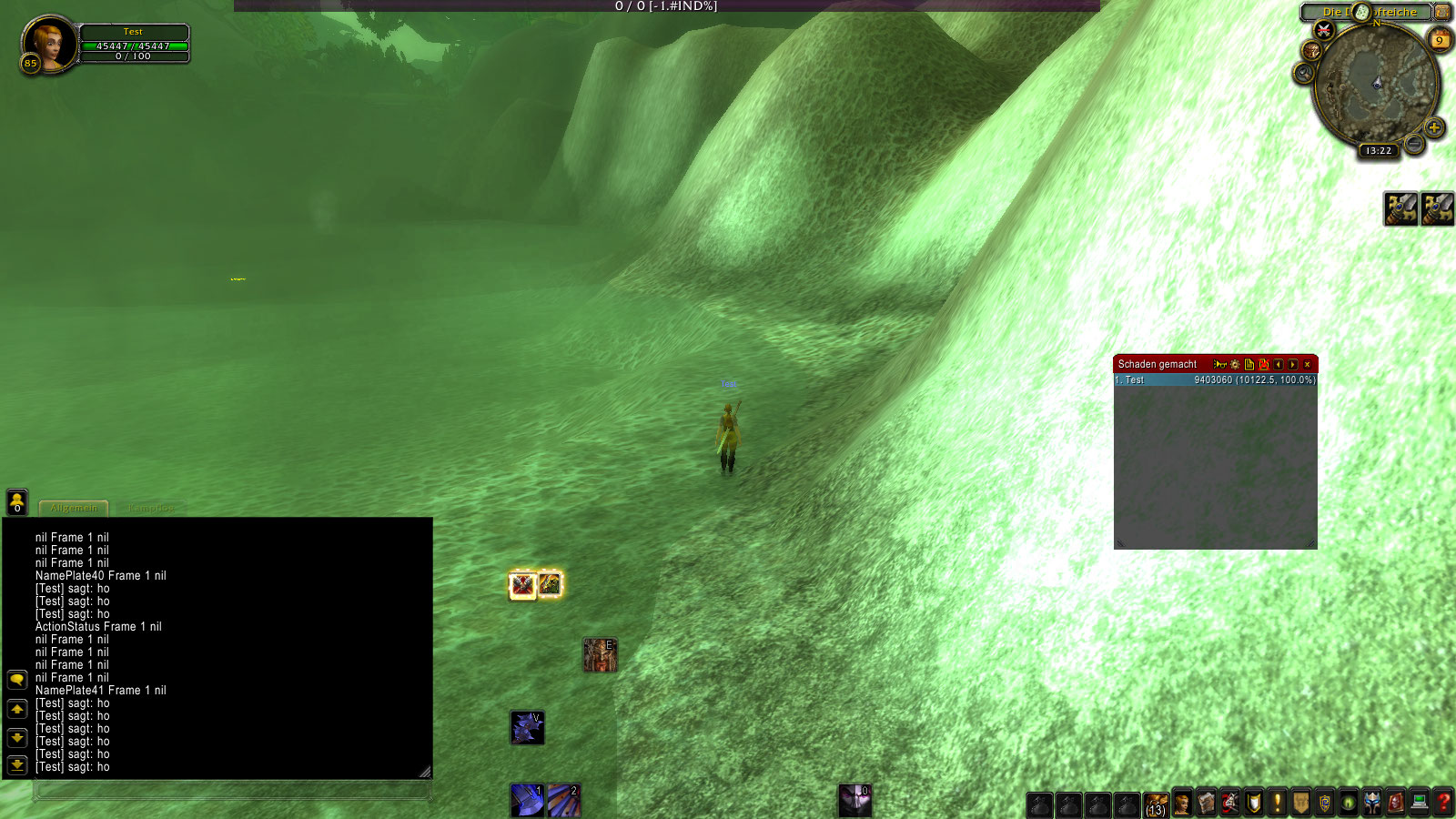Close the Schaden gemacht damage meter window
The image size is (1456, 819).
pyautogui.click(x=1308, y=364)
